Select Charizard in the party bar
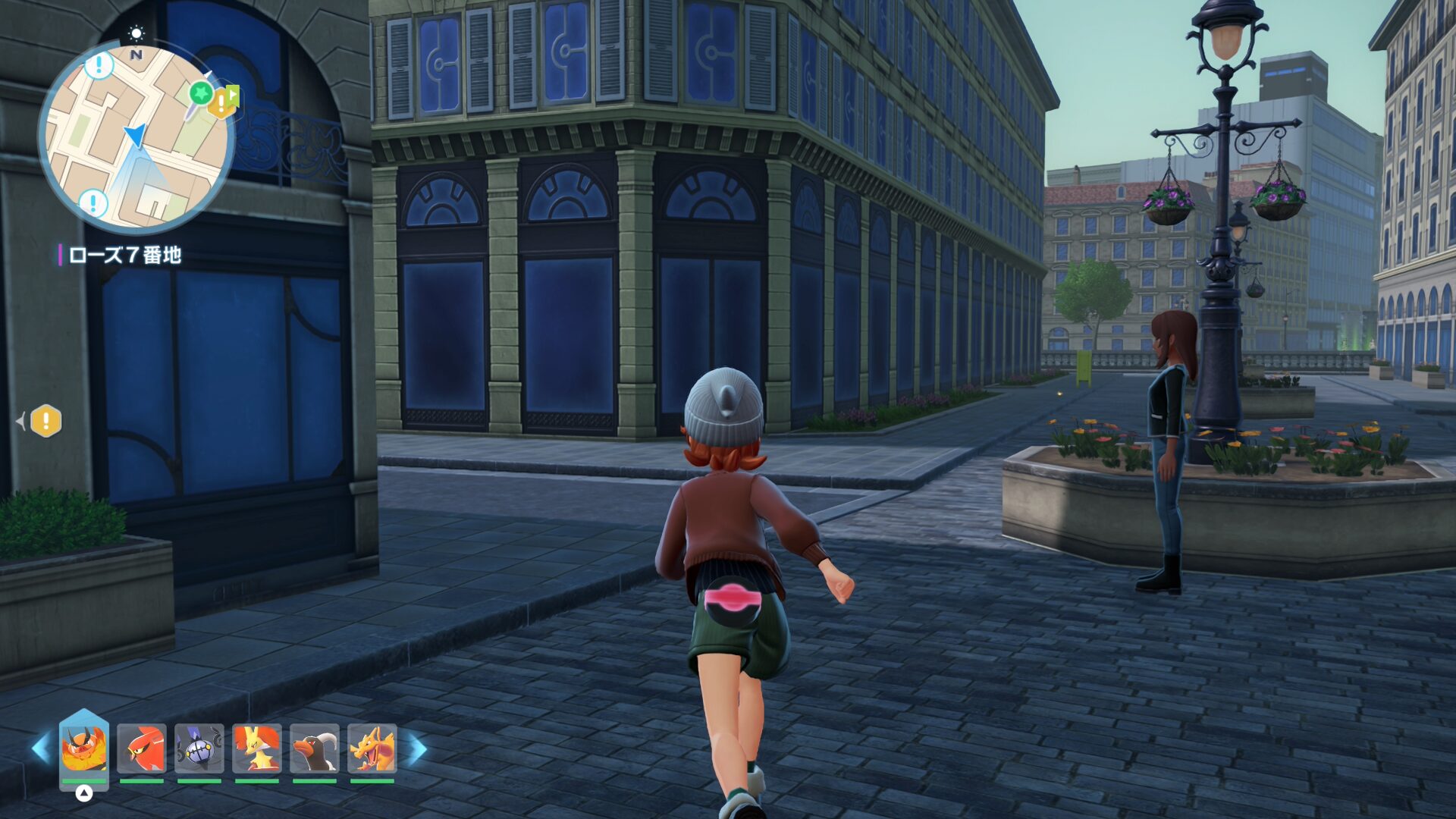This screenshot has height=819, width=1456. (372, 748)
